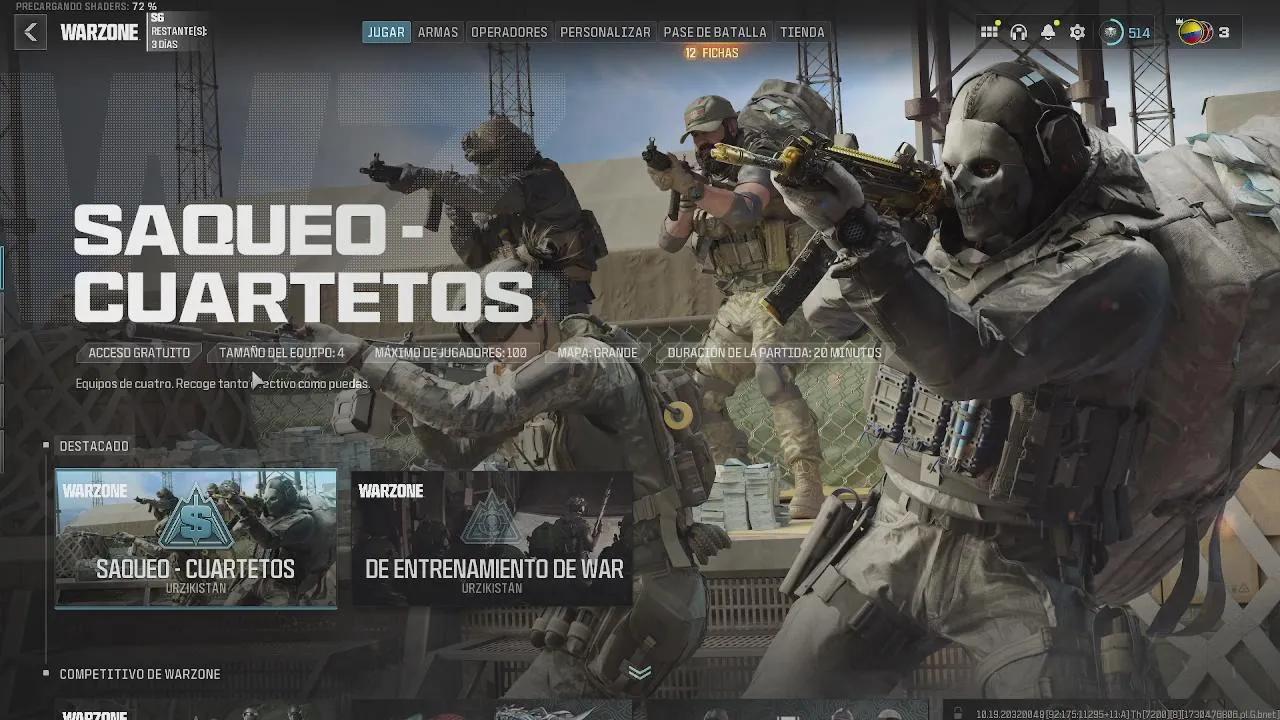Select the ACCESO GRATUITO tag

point(138,352)
